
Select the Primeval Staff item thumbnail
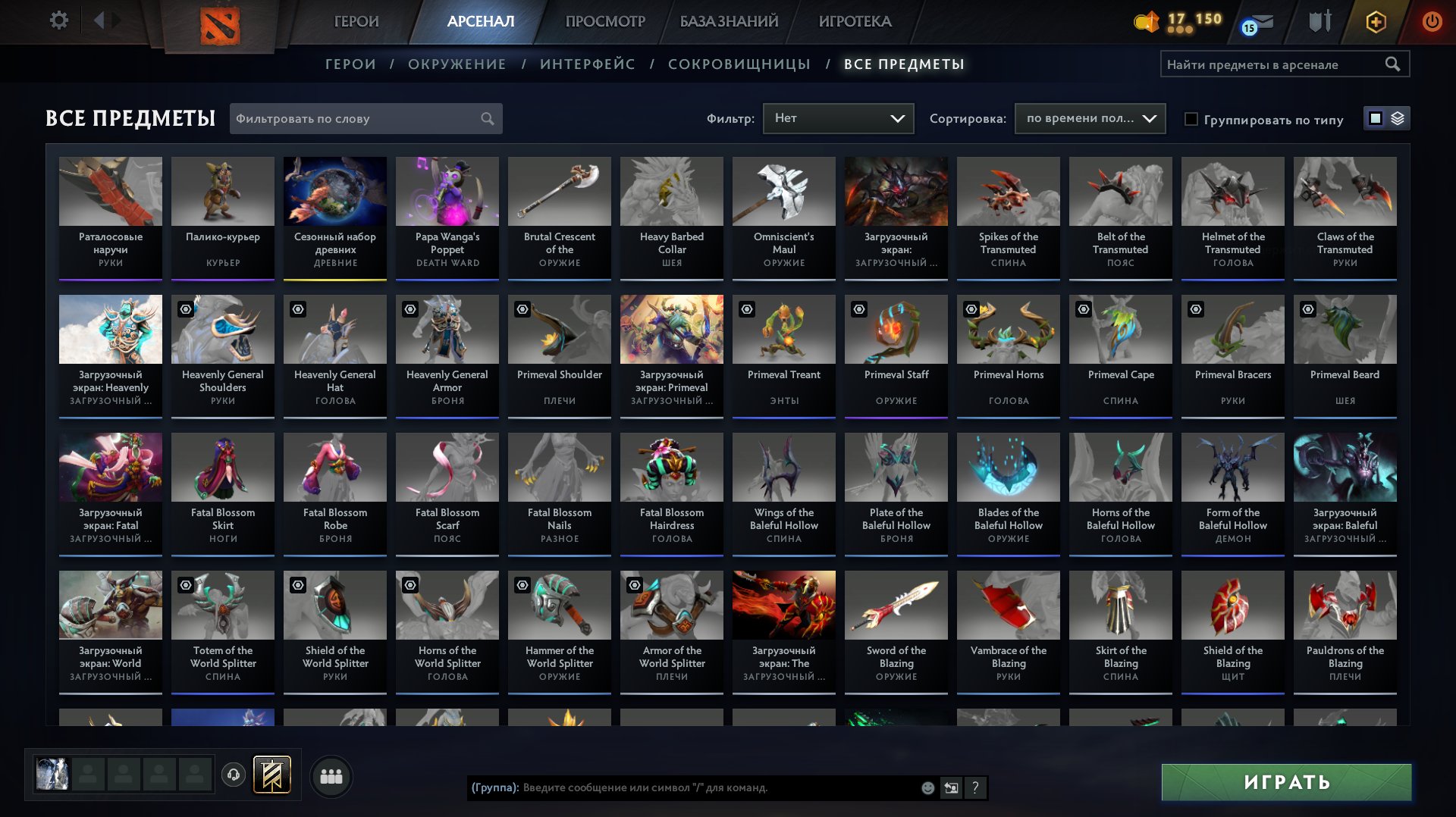click(x=896, y=329)
